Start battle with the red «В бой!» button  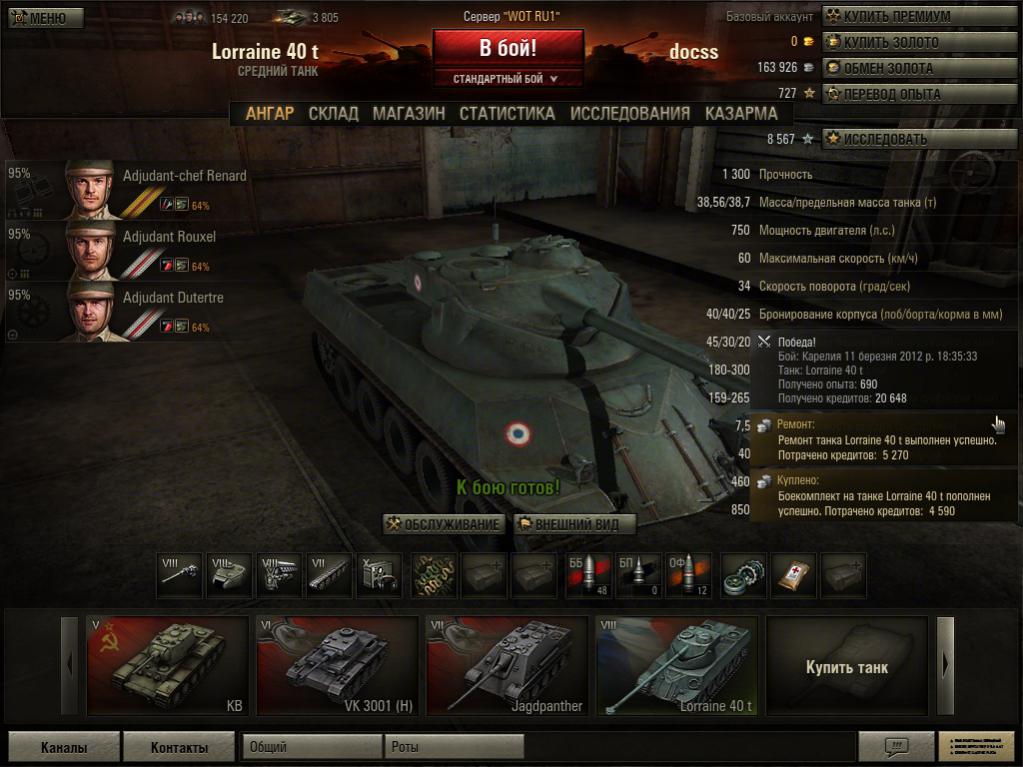point(508,48)
